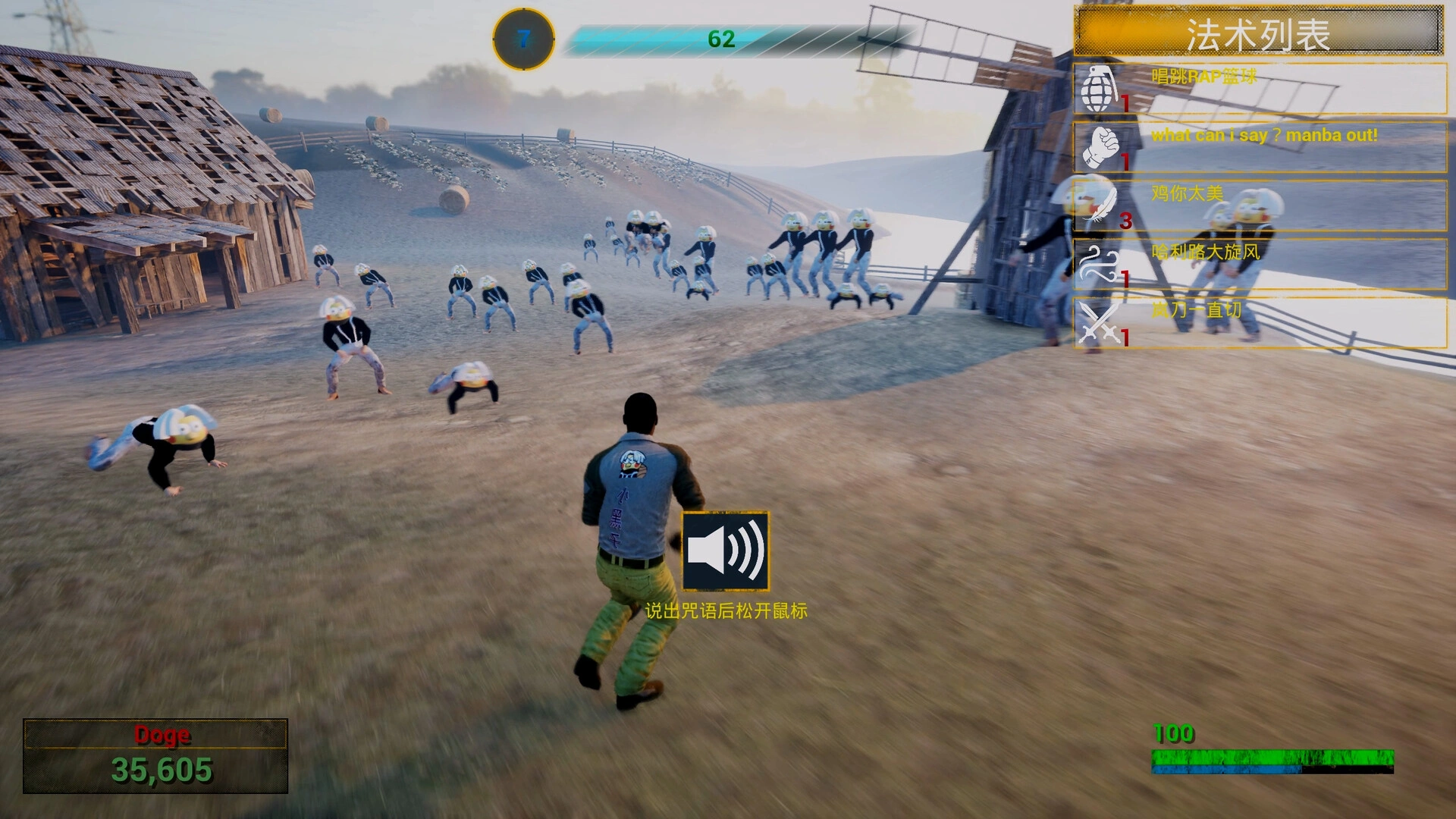The image size is (1456, 819).
Task: Activate the 哈利路大旋风 wind spell
Action: (x=1259, y=264)
